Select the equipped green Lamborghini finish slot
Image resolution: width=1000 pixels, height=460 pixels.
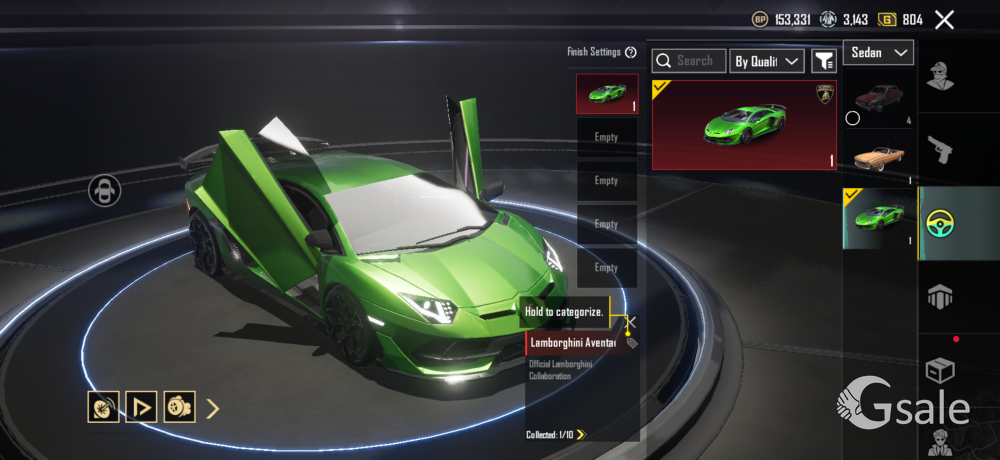point(606,94)
